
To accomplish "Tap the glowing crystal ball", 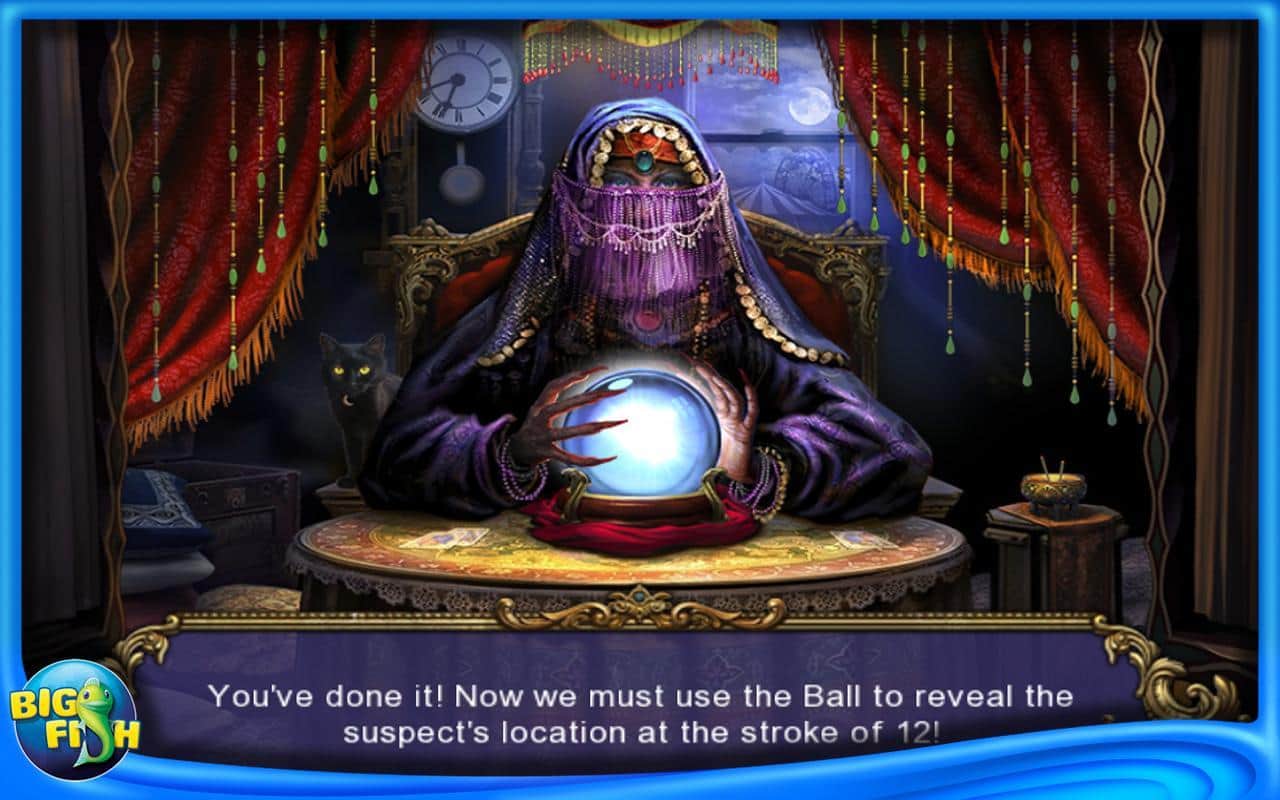I will 640,430.
